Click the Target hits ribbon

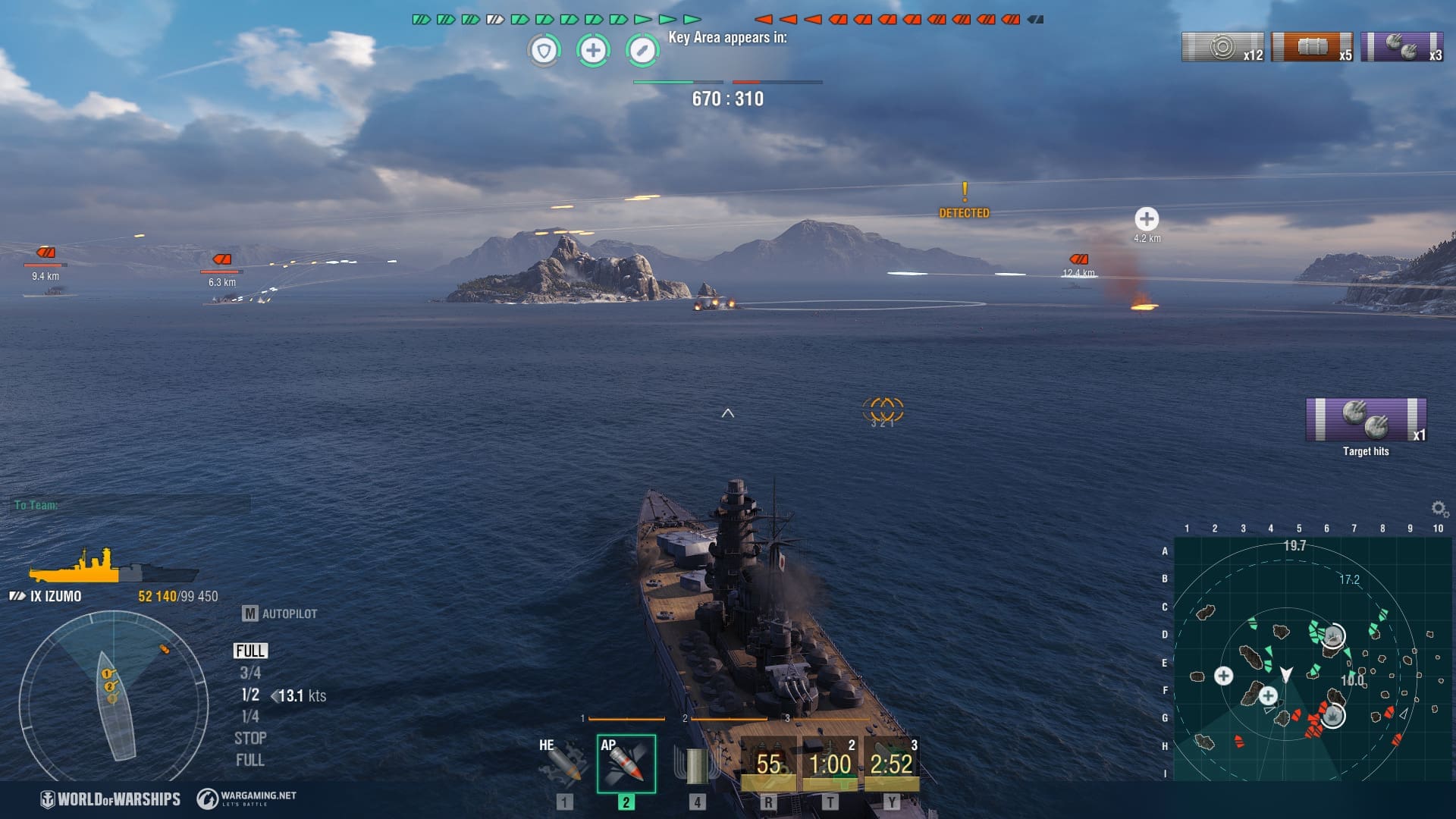point(1366,419)
